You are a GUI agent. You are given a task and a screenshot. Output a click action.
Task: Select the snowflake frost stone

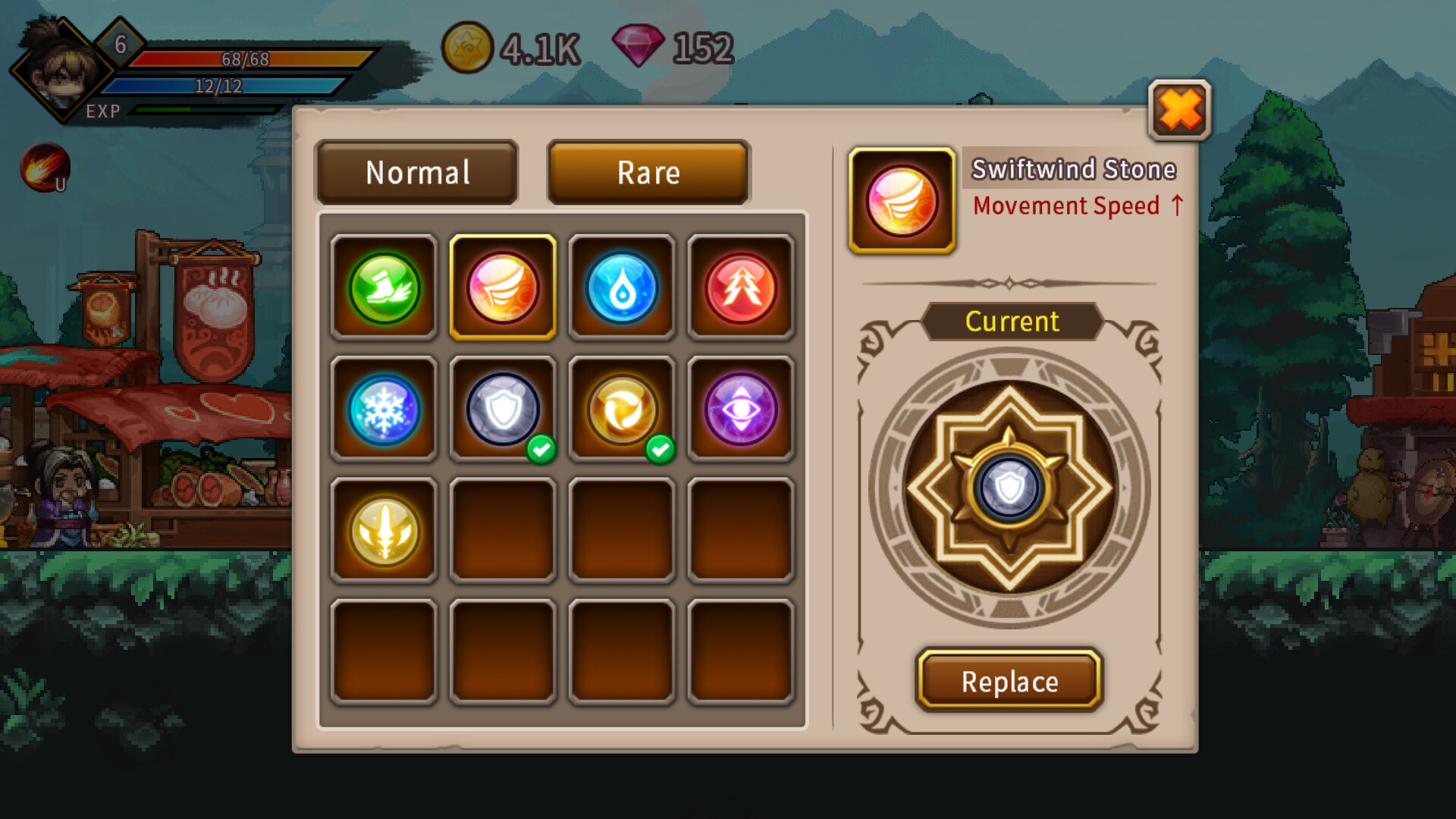(x=384, y=409)
